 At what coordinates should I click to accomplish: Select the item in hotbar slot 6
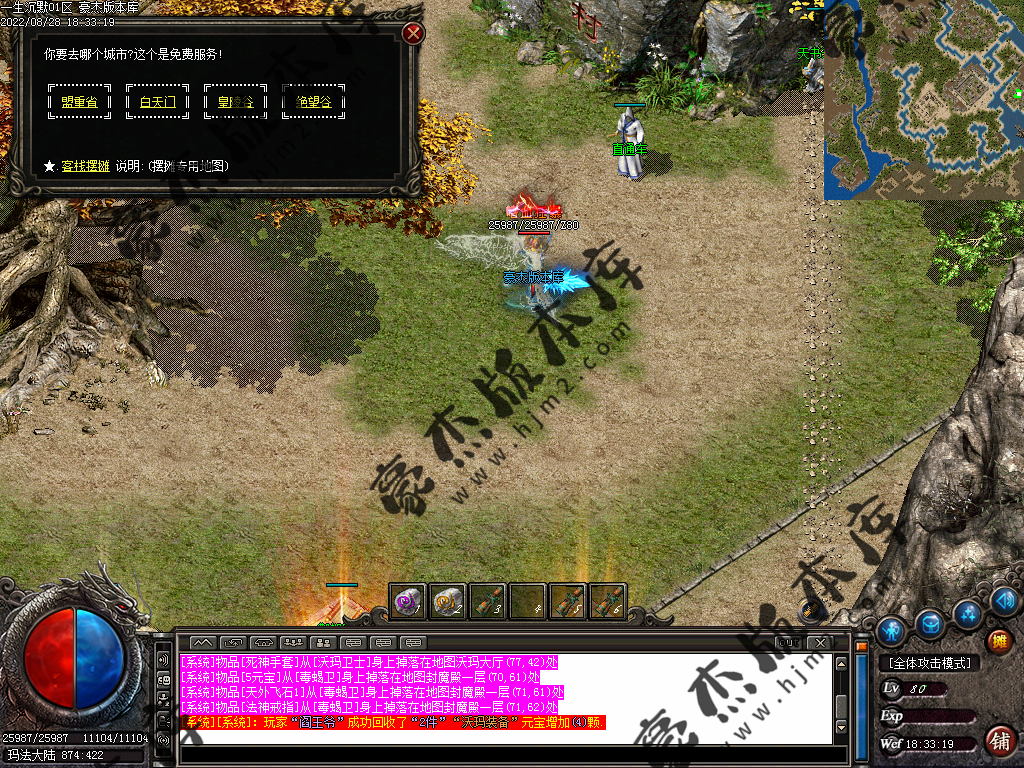(607, 601)
